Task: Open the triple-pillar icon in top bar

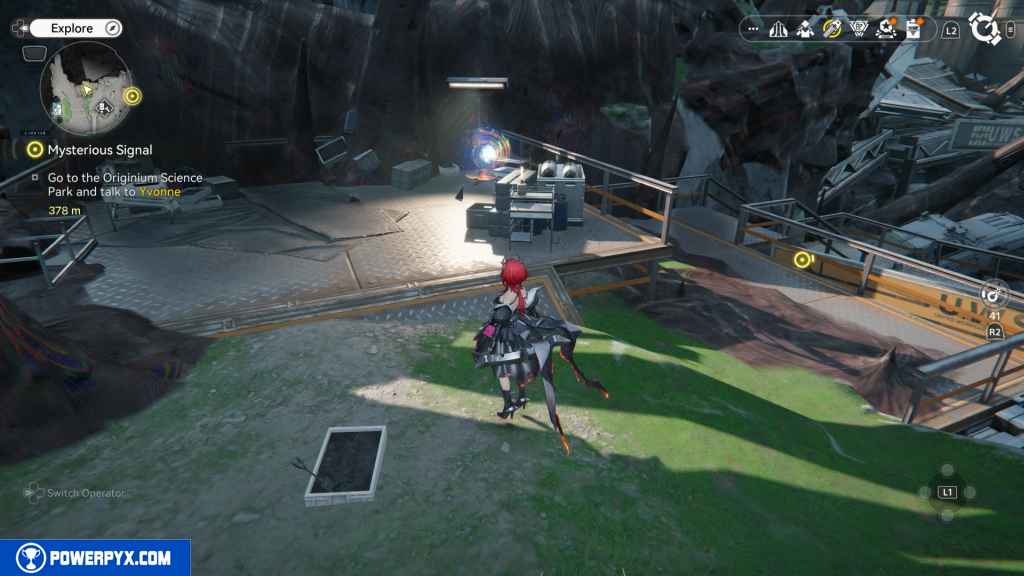Action: [778, 30]
